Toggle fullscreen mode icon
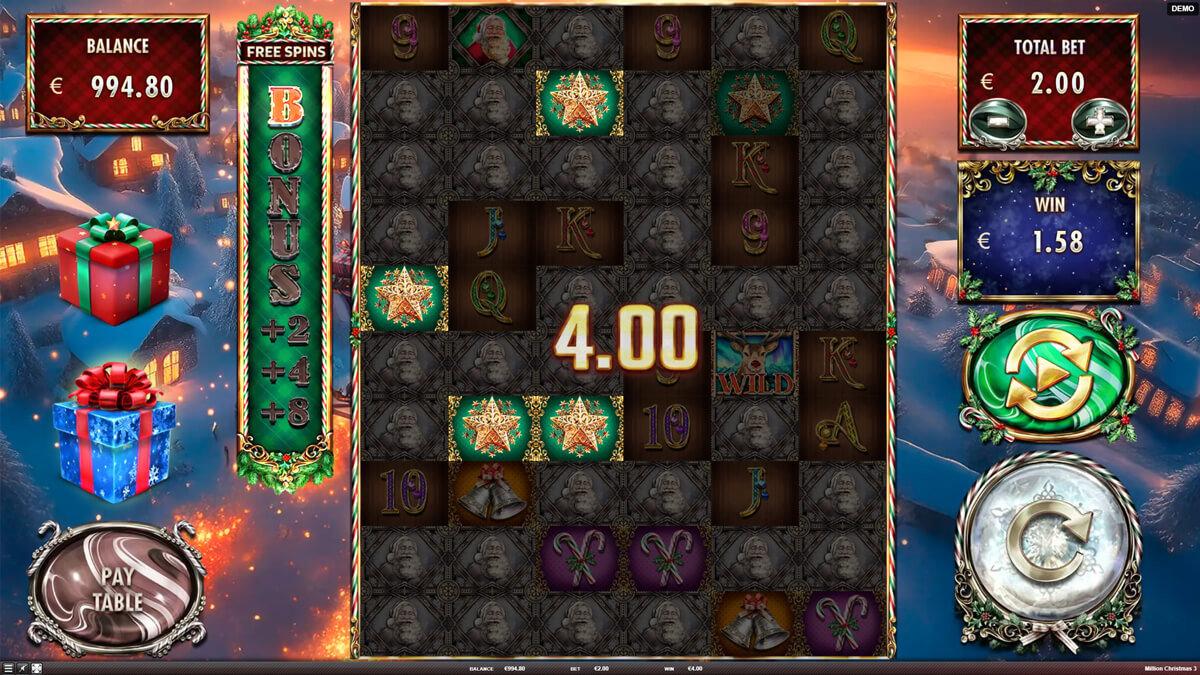Image resolution: width=1200 pixels, height=675 pixels. pyautogui.click(x=37, y=669)
